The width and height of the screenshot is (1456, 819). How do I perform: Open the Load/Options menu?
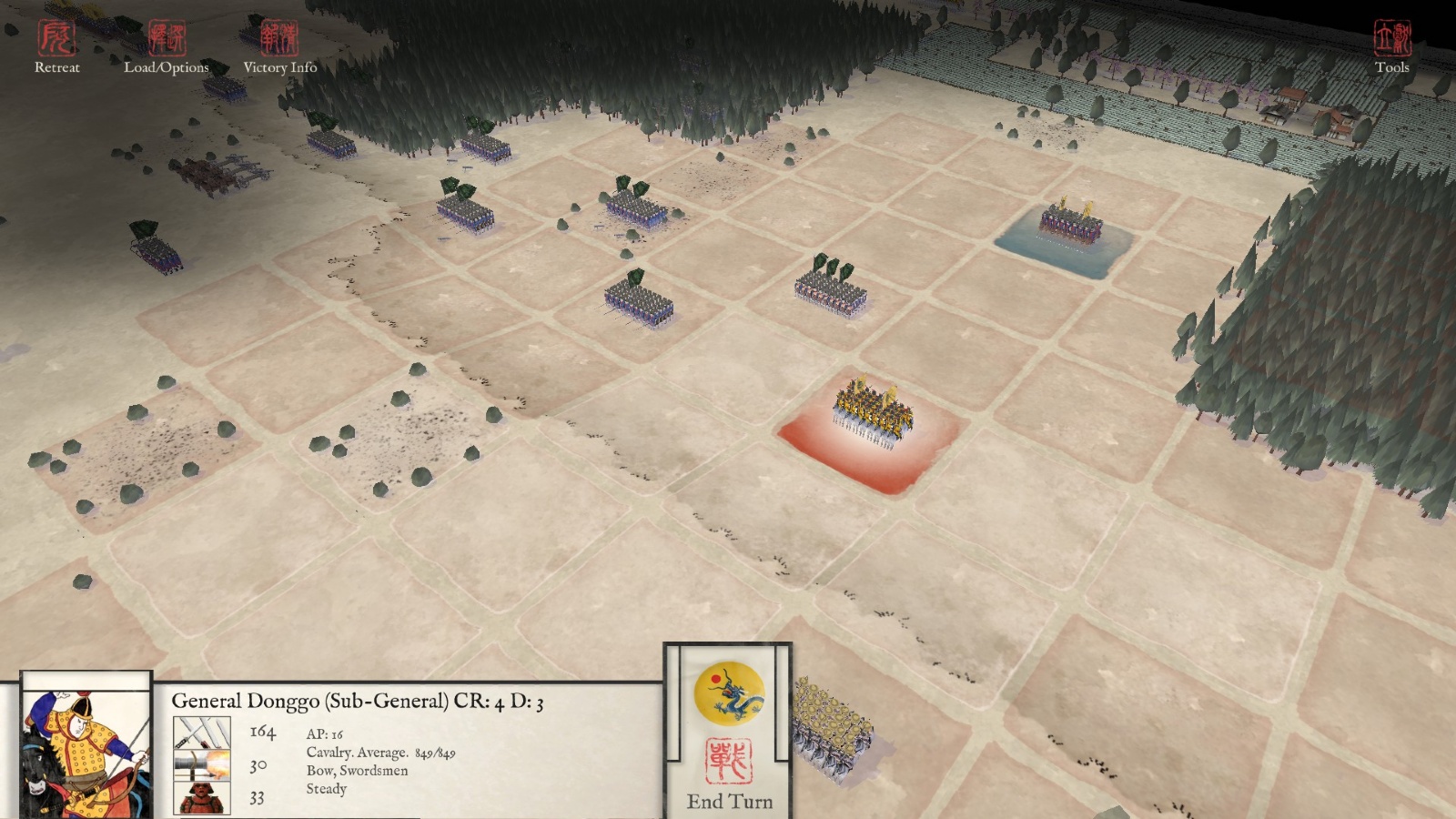click(167, 47)
